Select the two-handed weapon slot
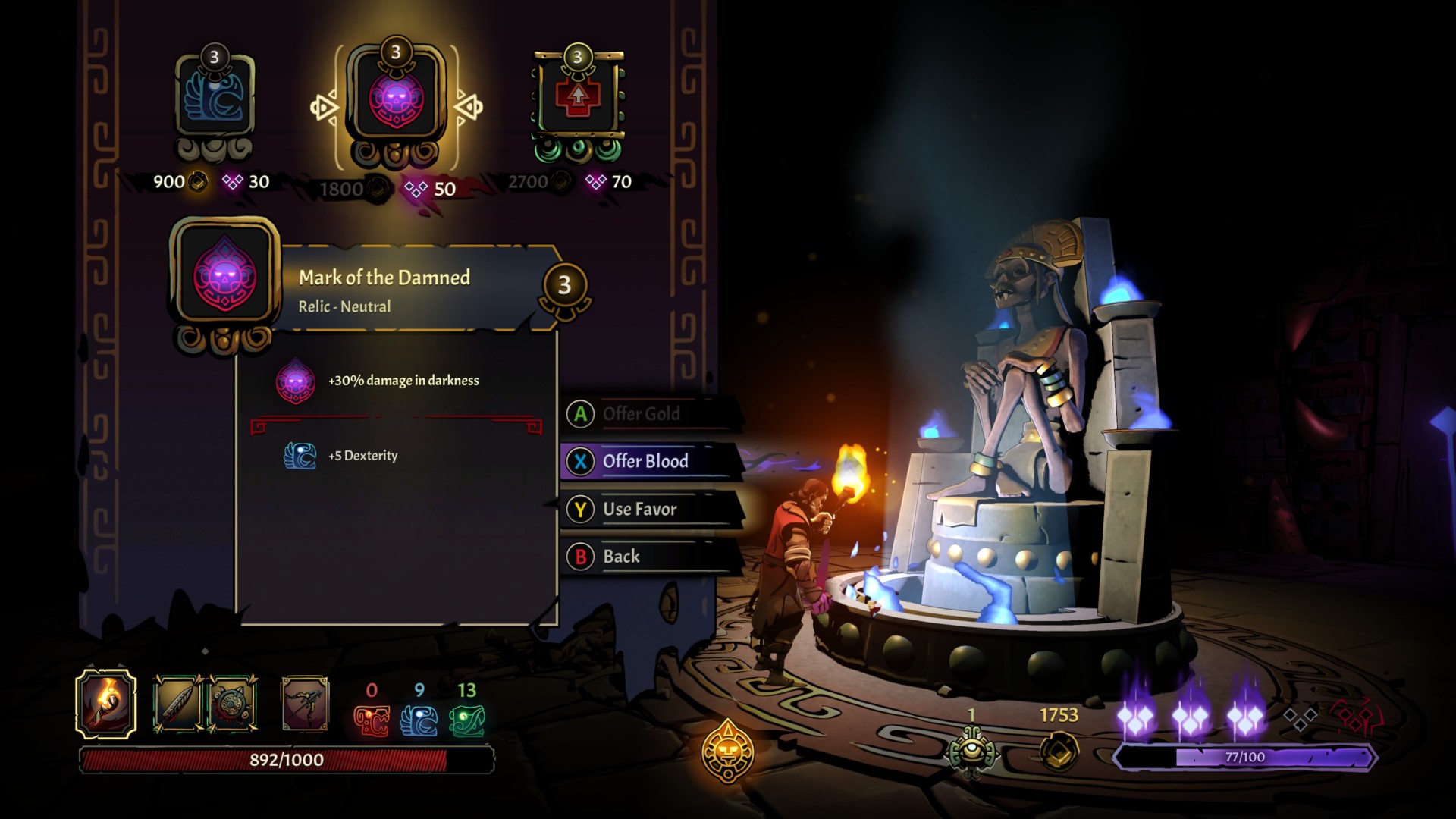Image resolution: width=1456 pixels, height=819 pixels. pos(305,704)
